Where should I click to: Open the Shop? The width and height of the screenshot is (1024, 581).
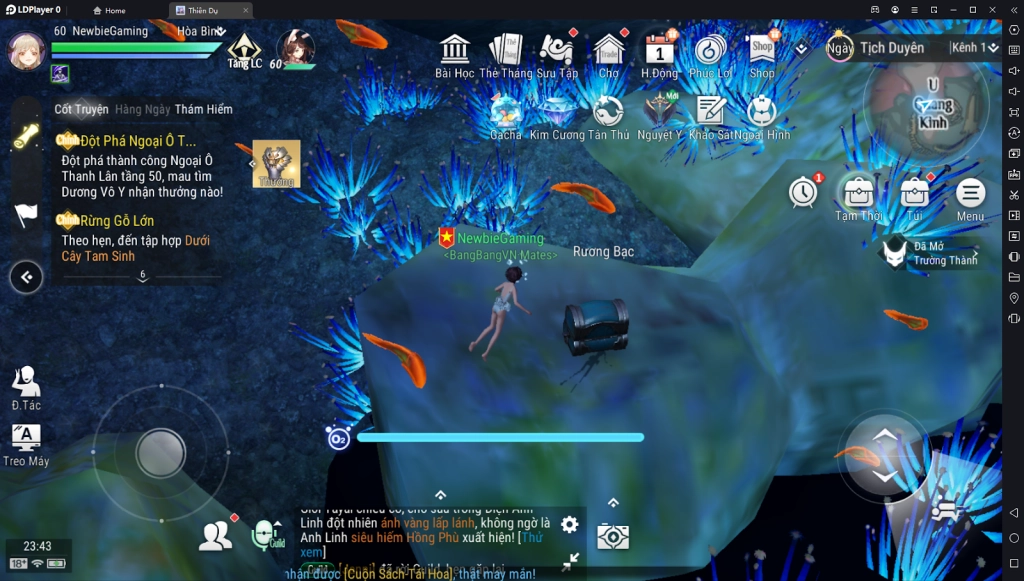[x=762, y=51]
